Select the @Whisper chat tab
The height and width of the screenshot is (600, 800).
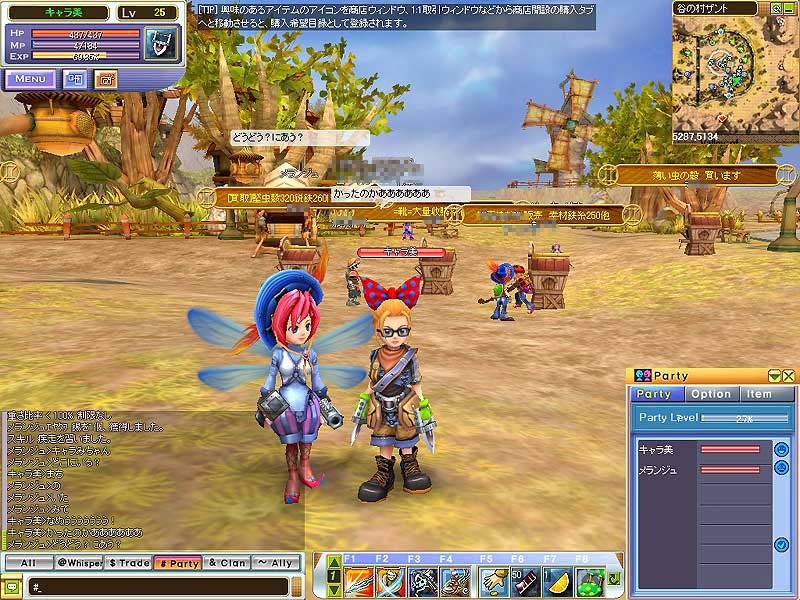coord(78,563)
